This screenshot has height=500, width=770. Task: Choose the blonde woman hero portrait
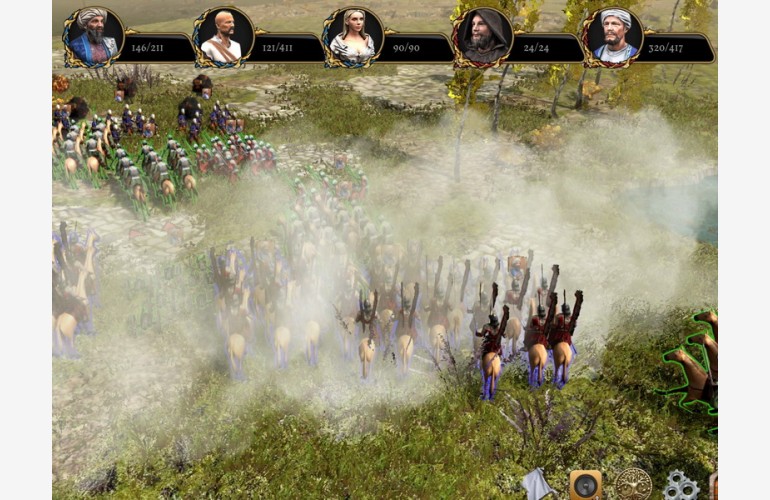point(352,38)
